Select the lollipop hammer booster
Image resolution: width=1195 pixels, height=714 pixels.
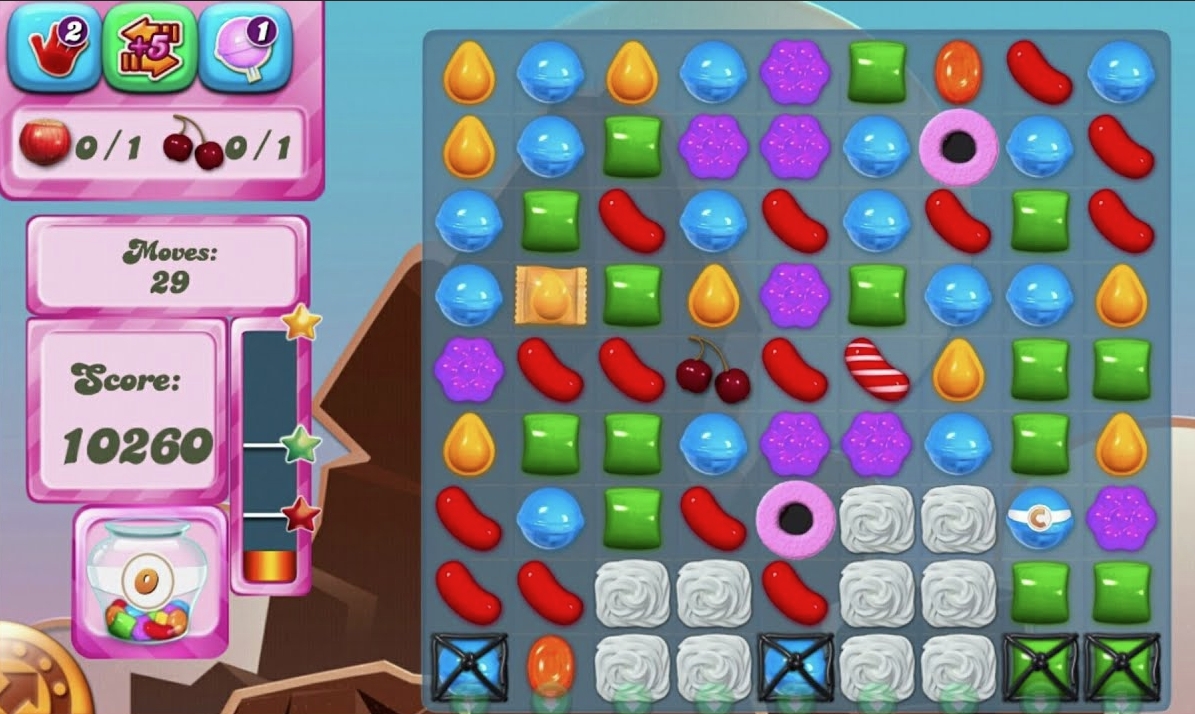246,47
